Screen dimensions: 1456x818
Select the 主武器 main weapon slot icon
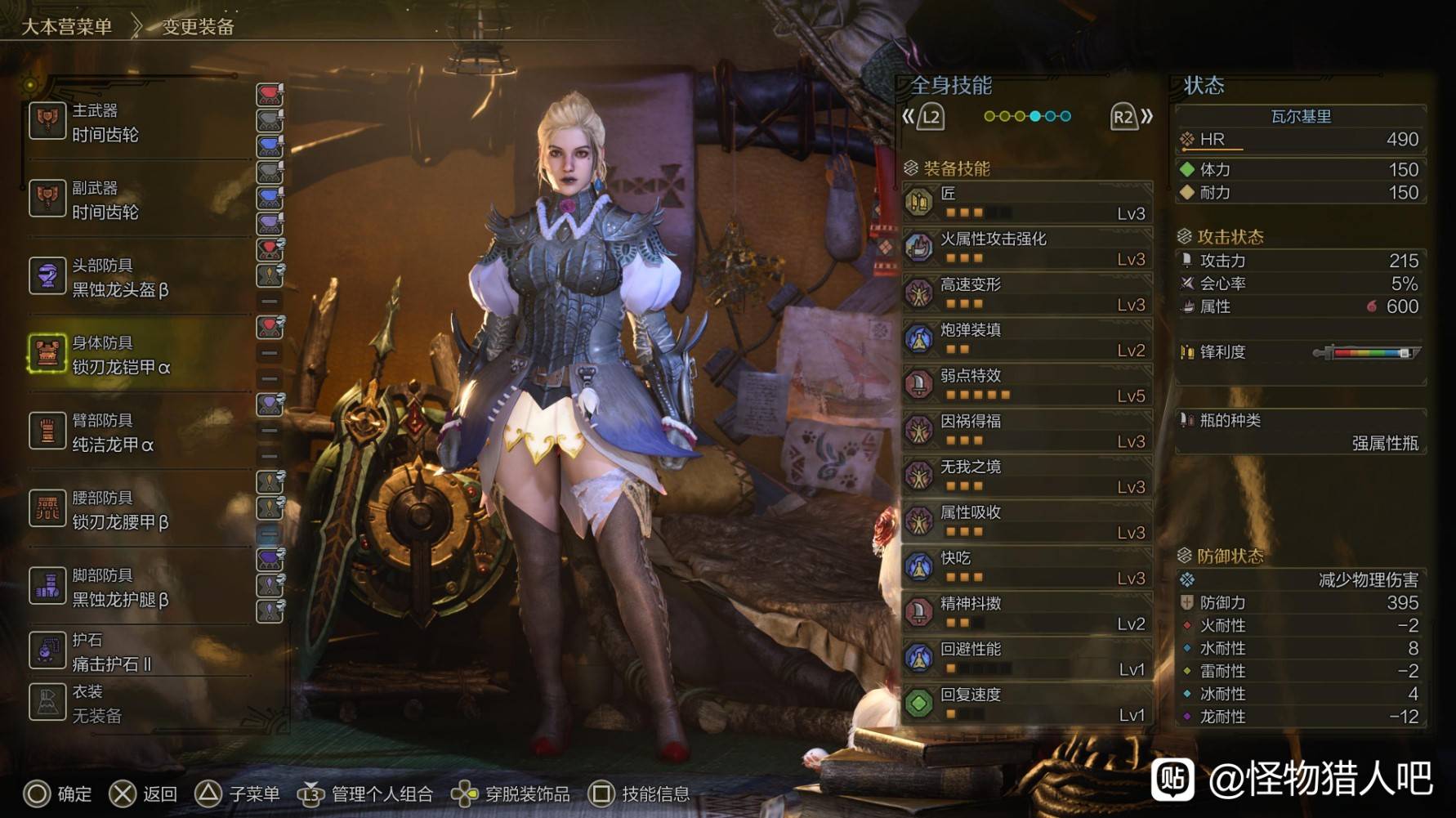tap(47, 121)
